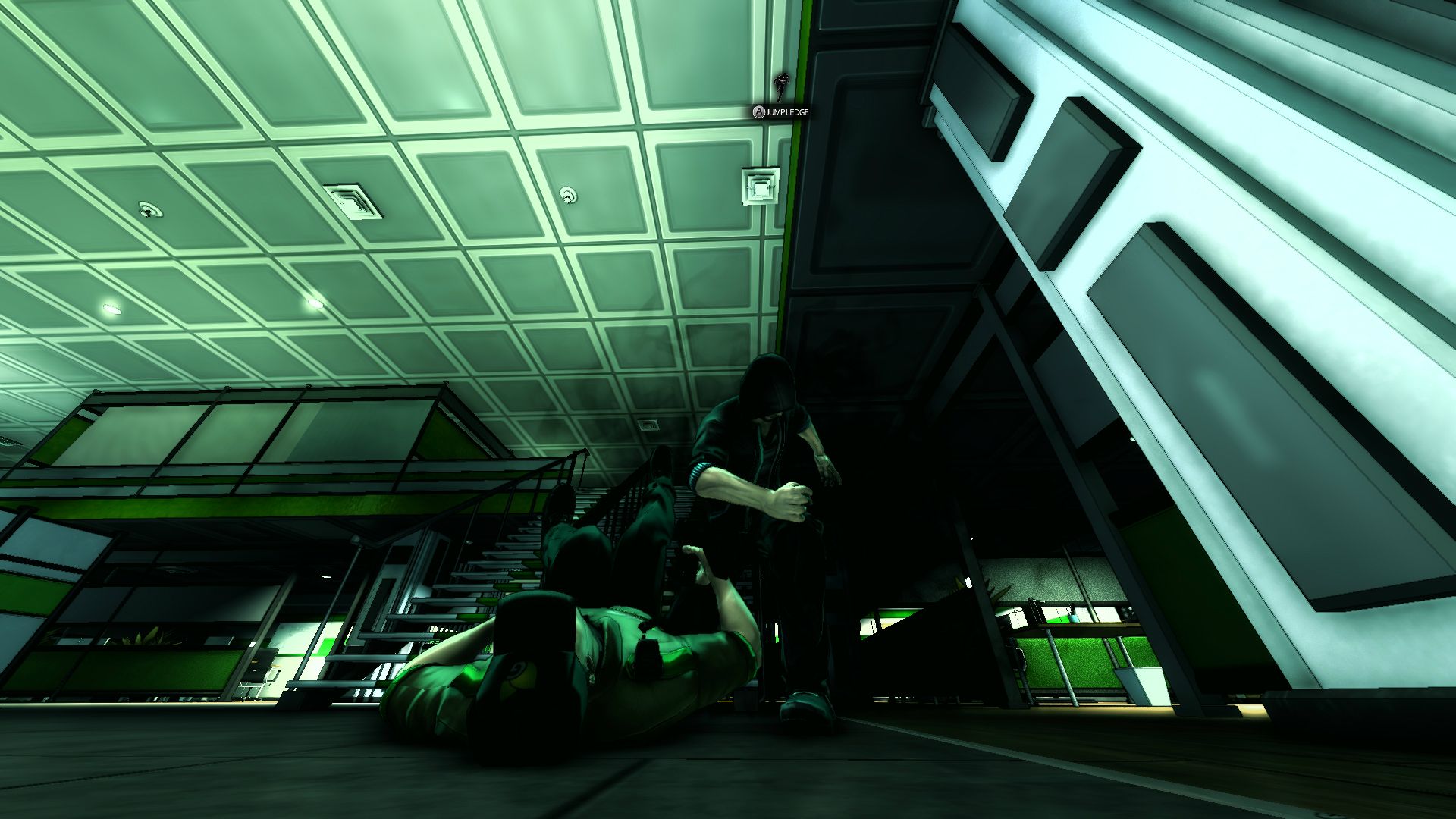The height and width of the screenshot is (819, 1456).
Task: Click the JUMP LEDGE prompt text
Action: click(x=787, y=111)
